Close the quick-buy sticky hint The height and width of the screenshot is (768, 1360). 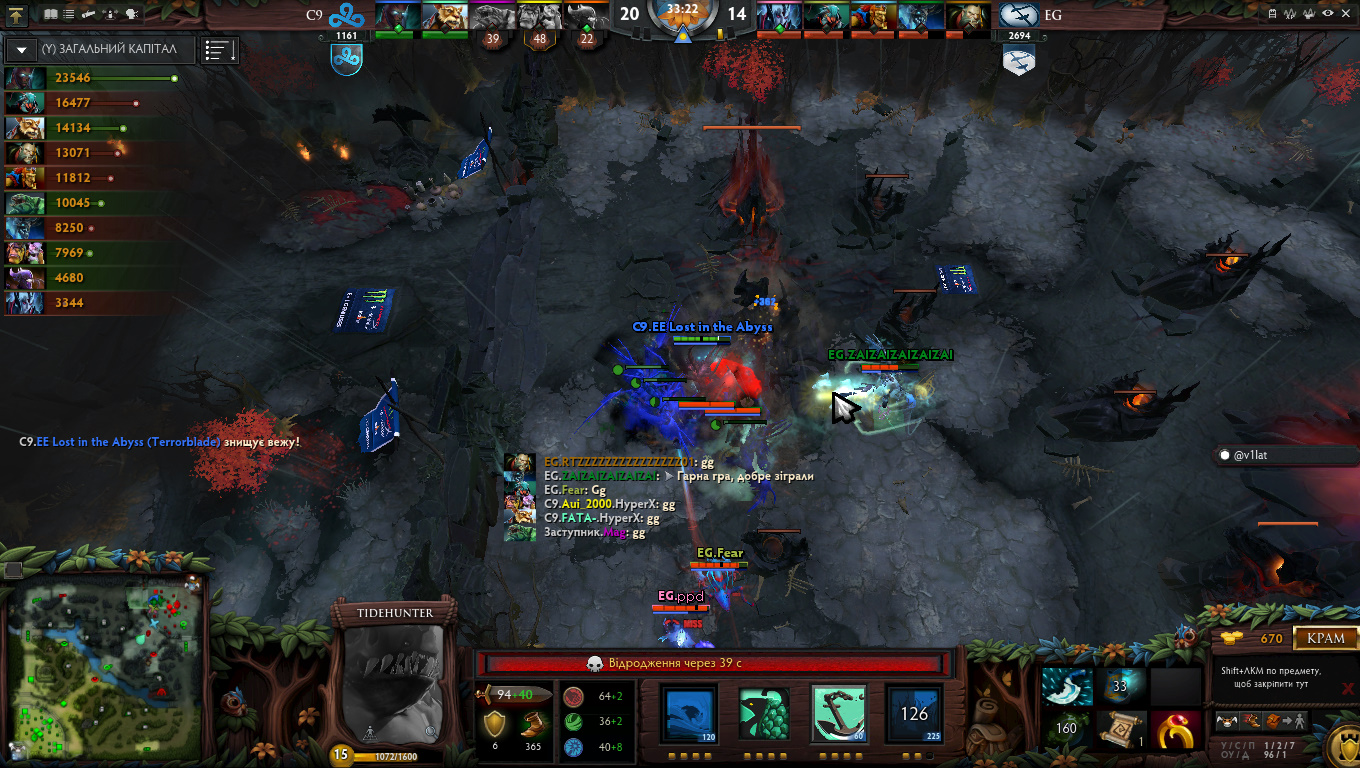(1348, 688)
